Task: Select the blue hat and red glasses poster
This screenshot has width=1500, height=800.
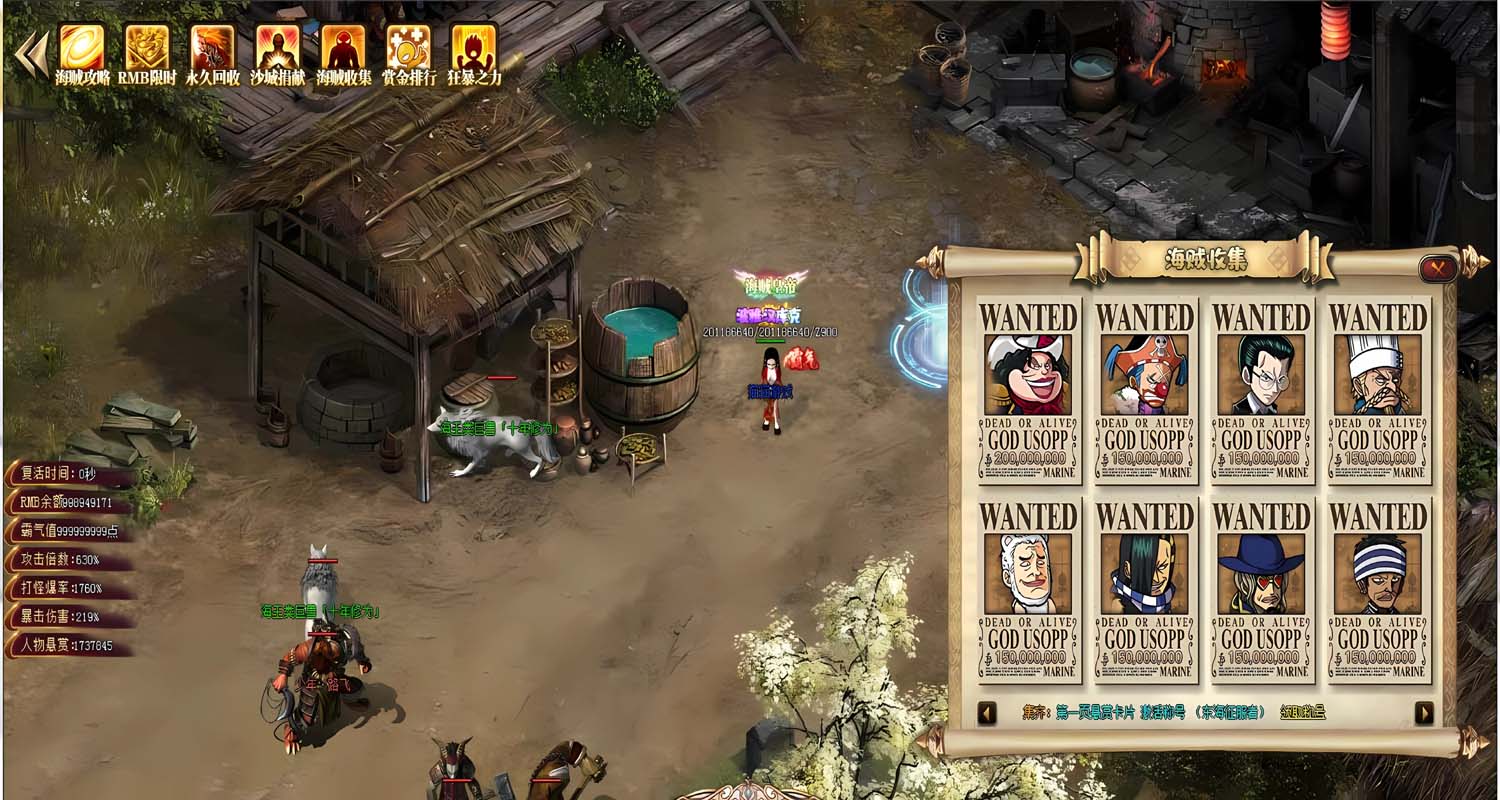Action: point(1262,591)
